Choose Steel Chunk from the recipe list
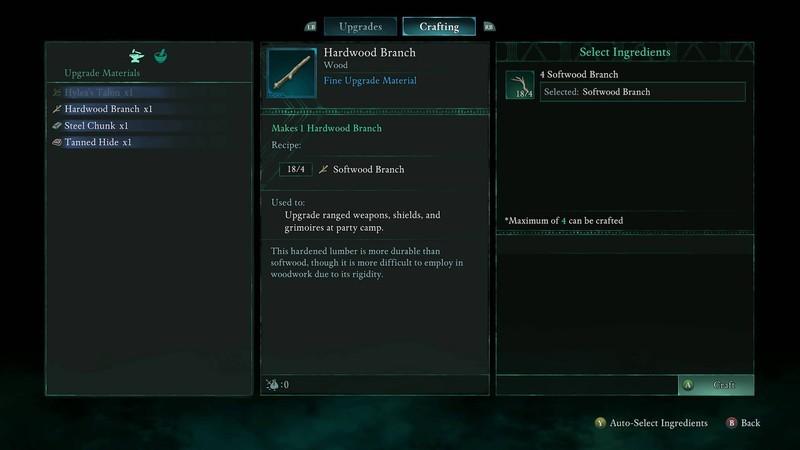This screenshot has height=450, width=800. coord(96,126)
